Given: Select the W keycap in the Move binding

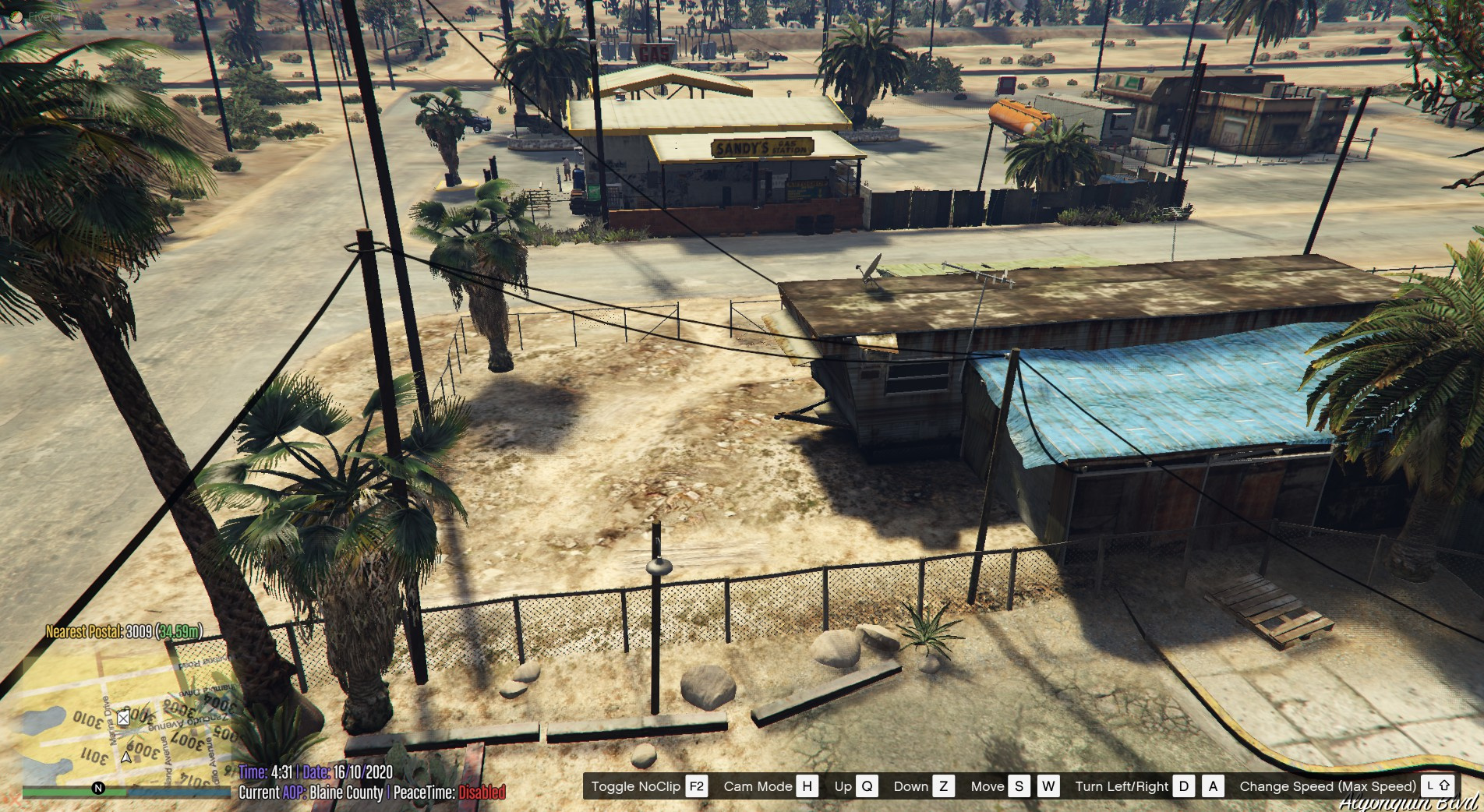Looking at the screenshot, I should pyautogui.click(x=1049, y=786).
